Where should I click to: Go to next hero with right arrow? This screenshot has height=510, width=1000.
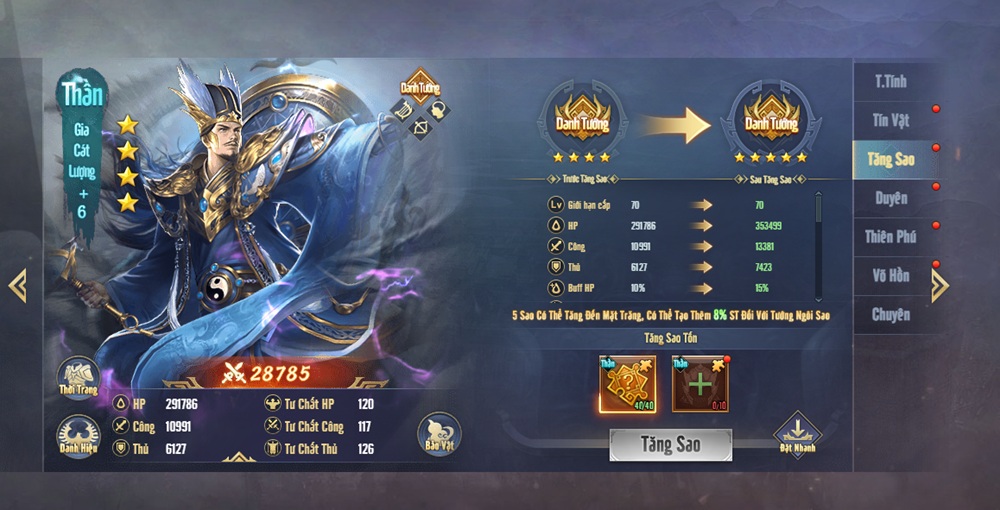point(940,286)
